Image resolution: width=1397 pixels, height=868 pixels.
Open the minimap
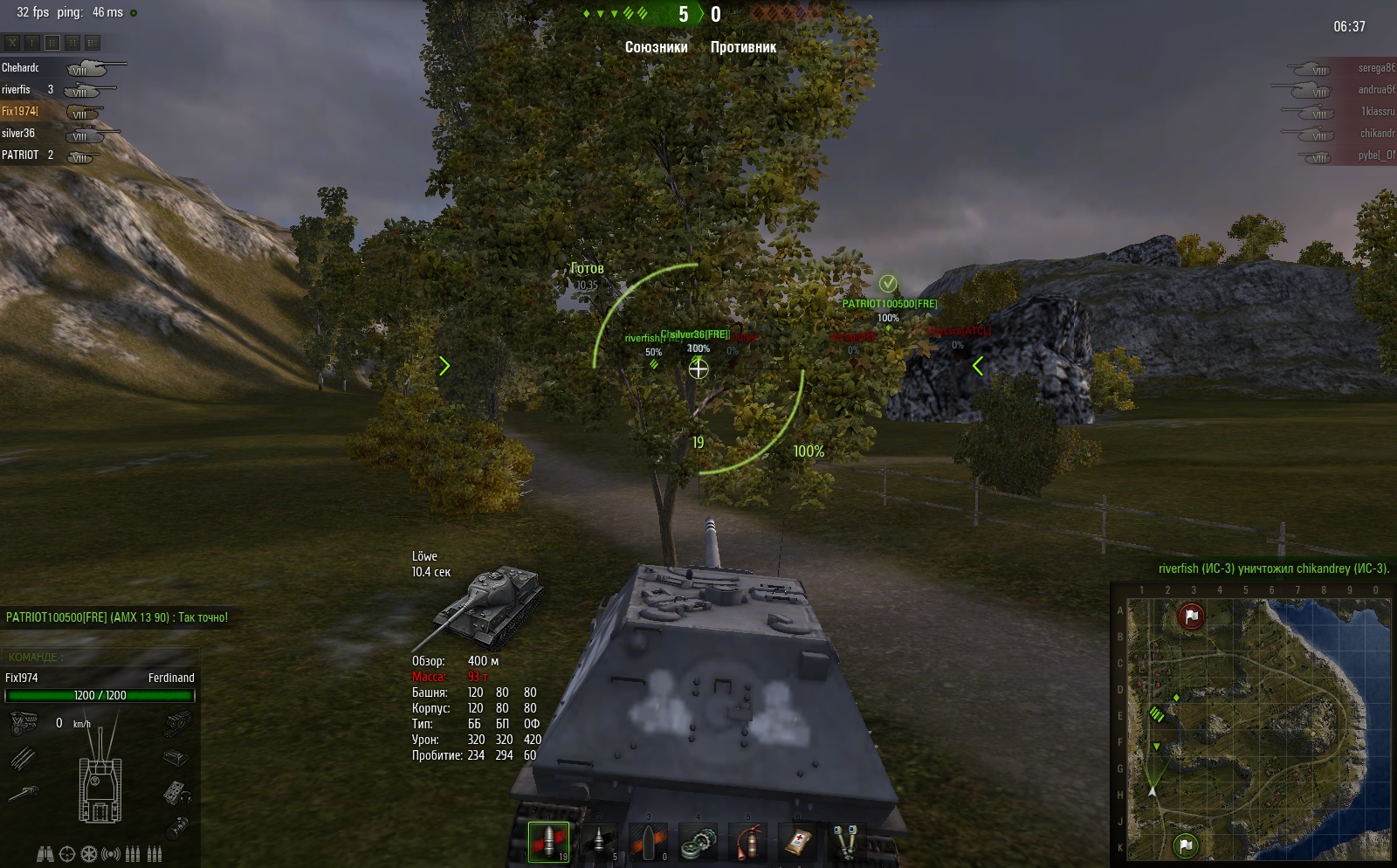[x=1250, y=725]
